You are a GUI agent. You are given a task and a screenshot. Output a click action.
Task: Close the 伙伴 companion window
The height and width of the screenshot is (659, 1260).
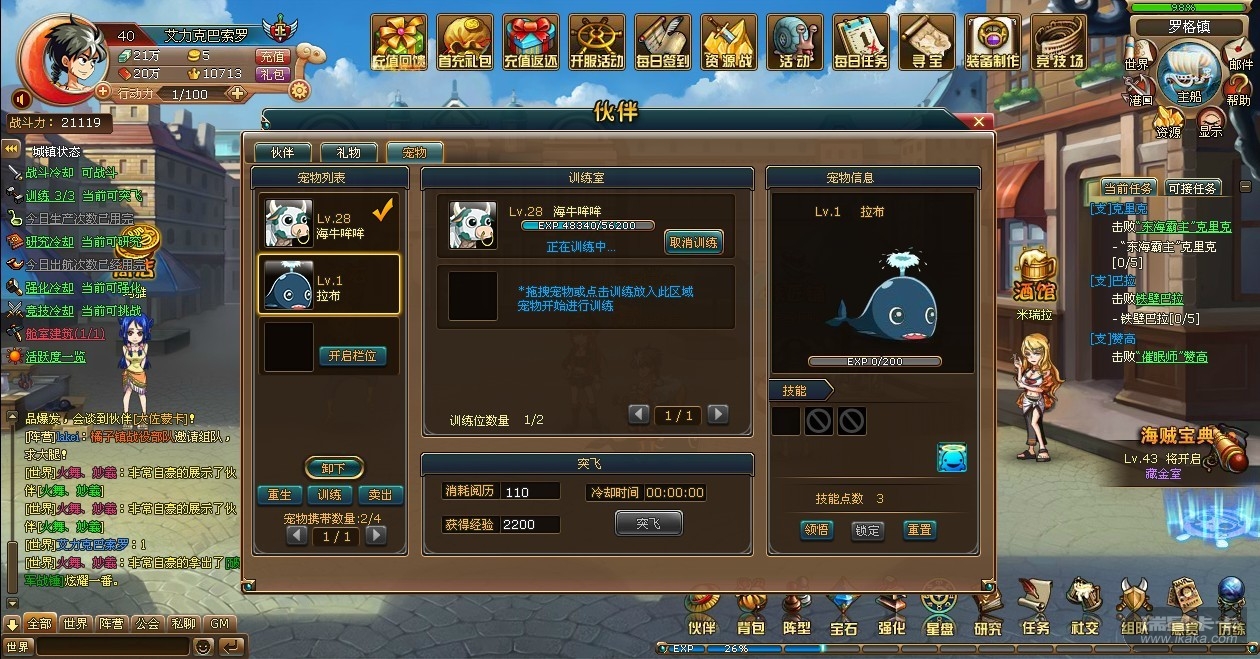[982, 121]
